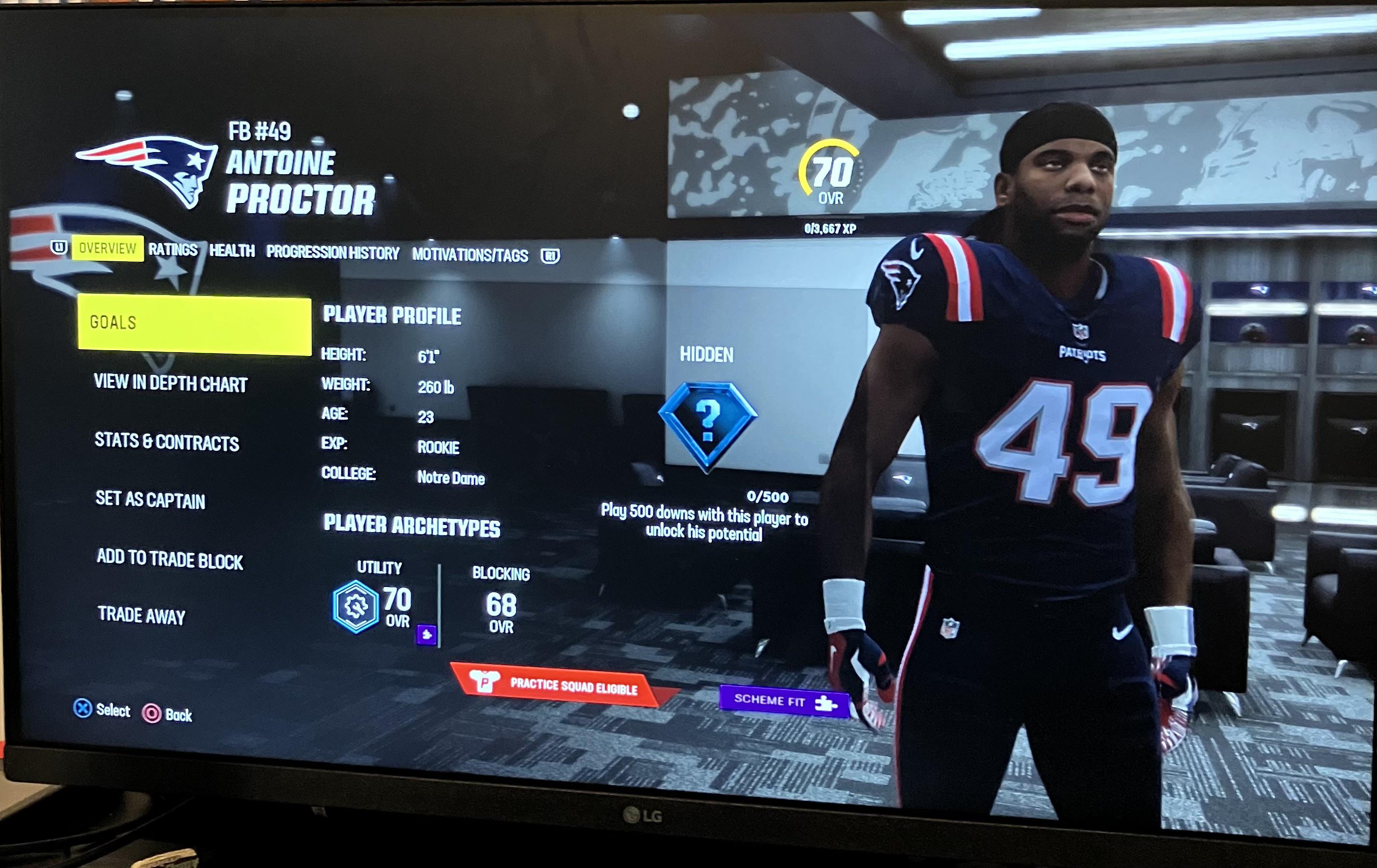
Task: Open the Ratings tab
Action: coord(173,250)
